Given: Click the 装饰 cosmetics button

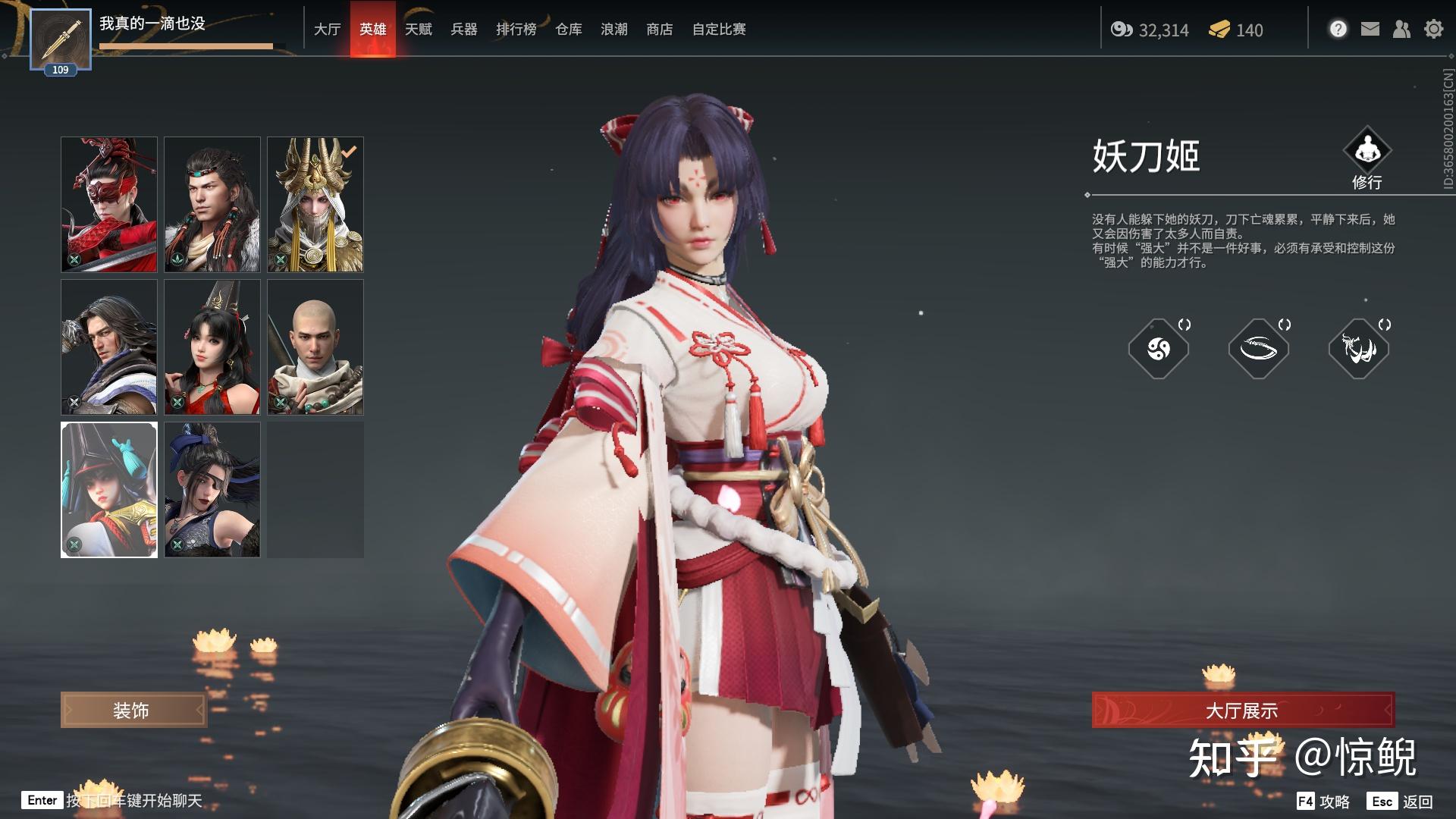Looking at the screenshot, I should pos(133,711).
